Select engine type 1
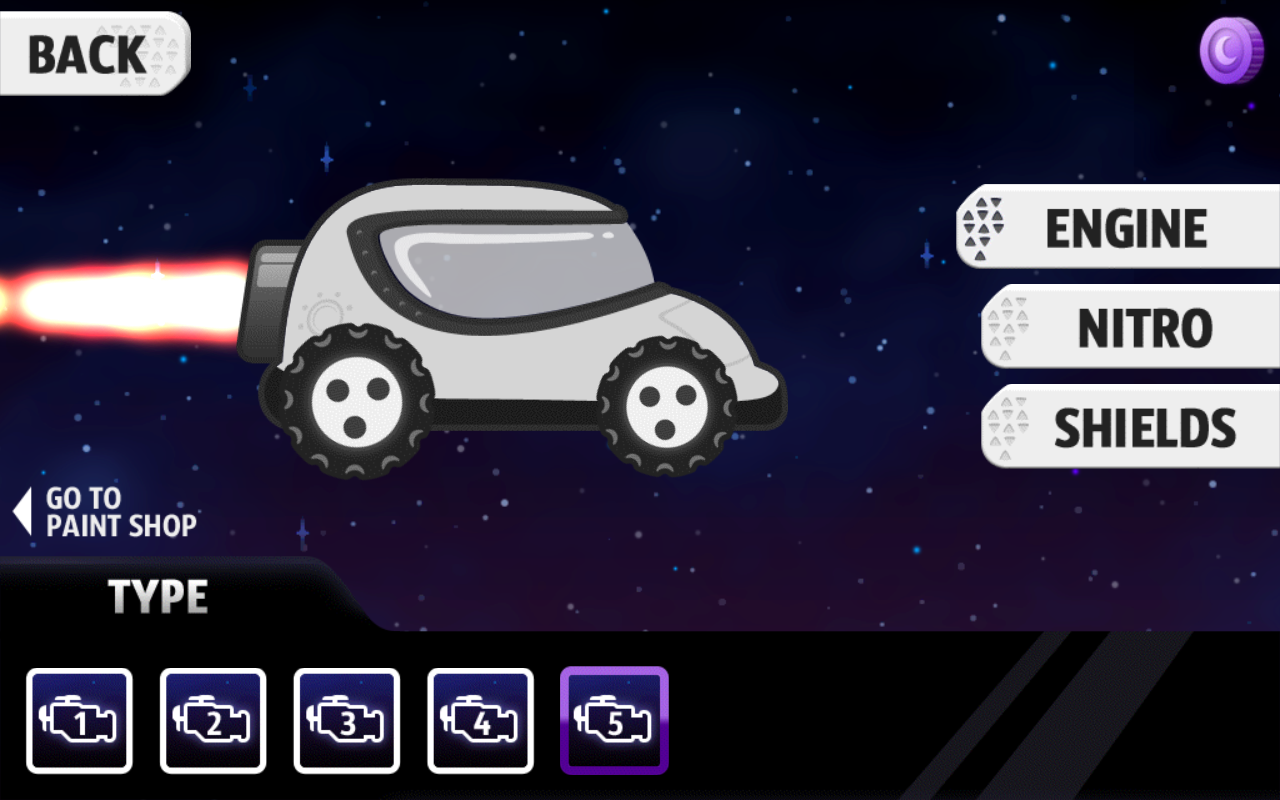Image resolution: width=1280 pixels, height=800 pixels. click(x=80, y=721)
